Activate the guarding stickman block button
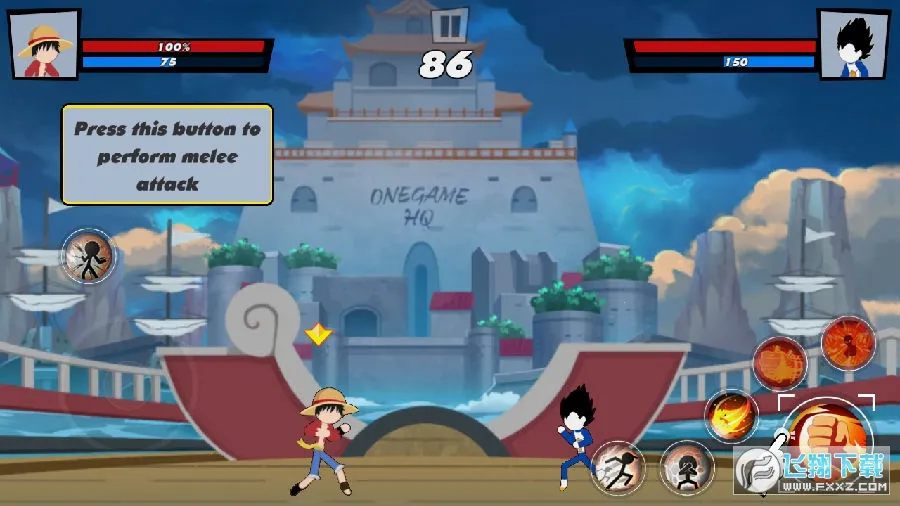The width and height of the screenshot is (900, 506). (x=686, y=467)
